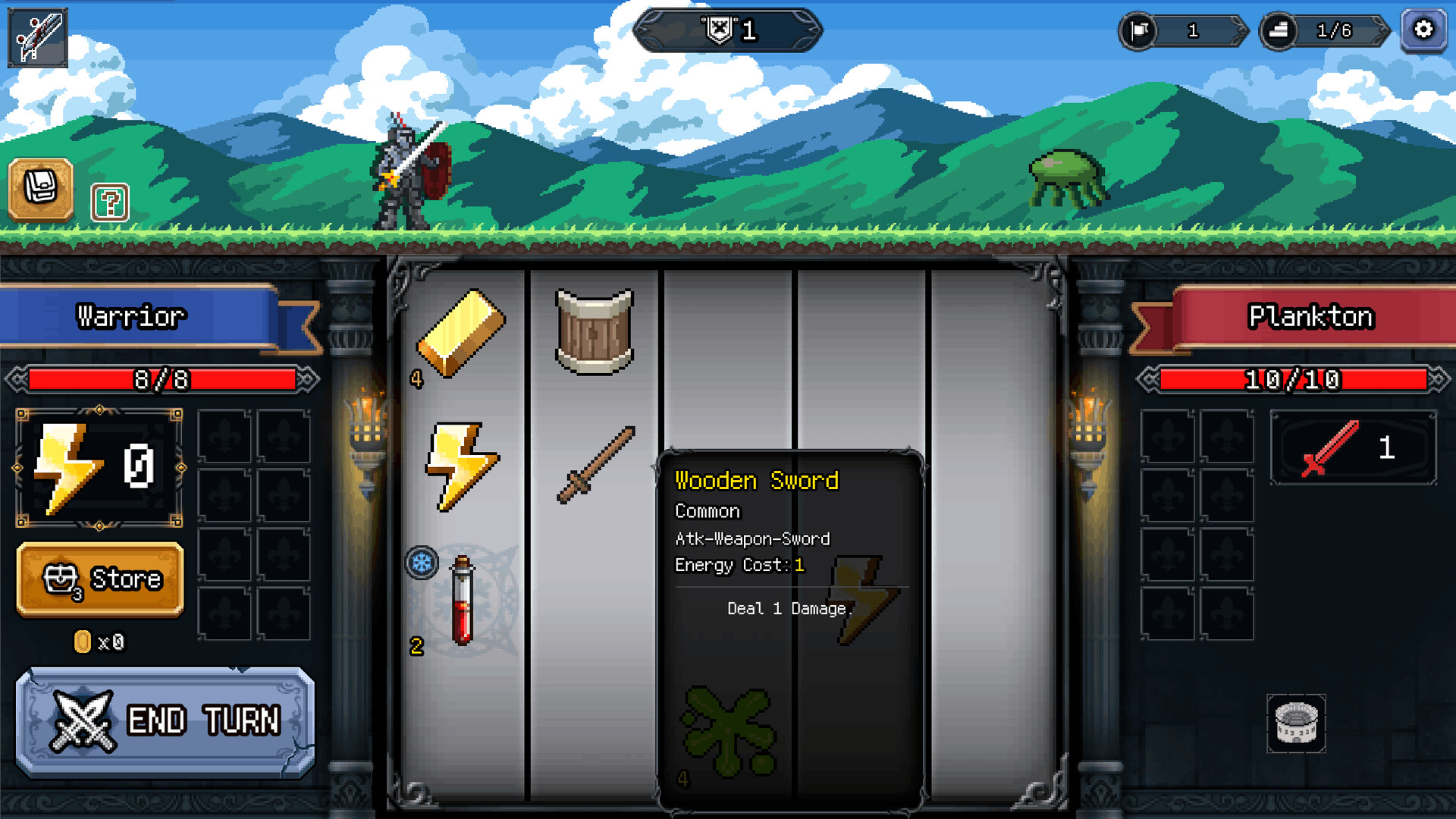Toggle the snowflake freeze on the potion
This screenshot has height=819, width=1456.
click(x=423, y=561)
